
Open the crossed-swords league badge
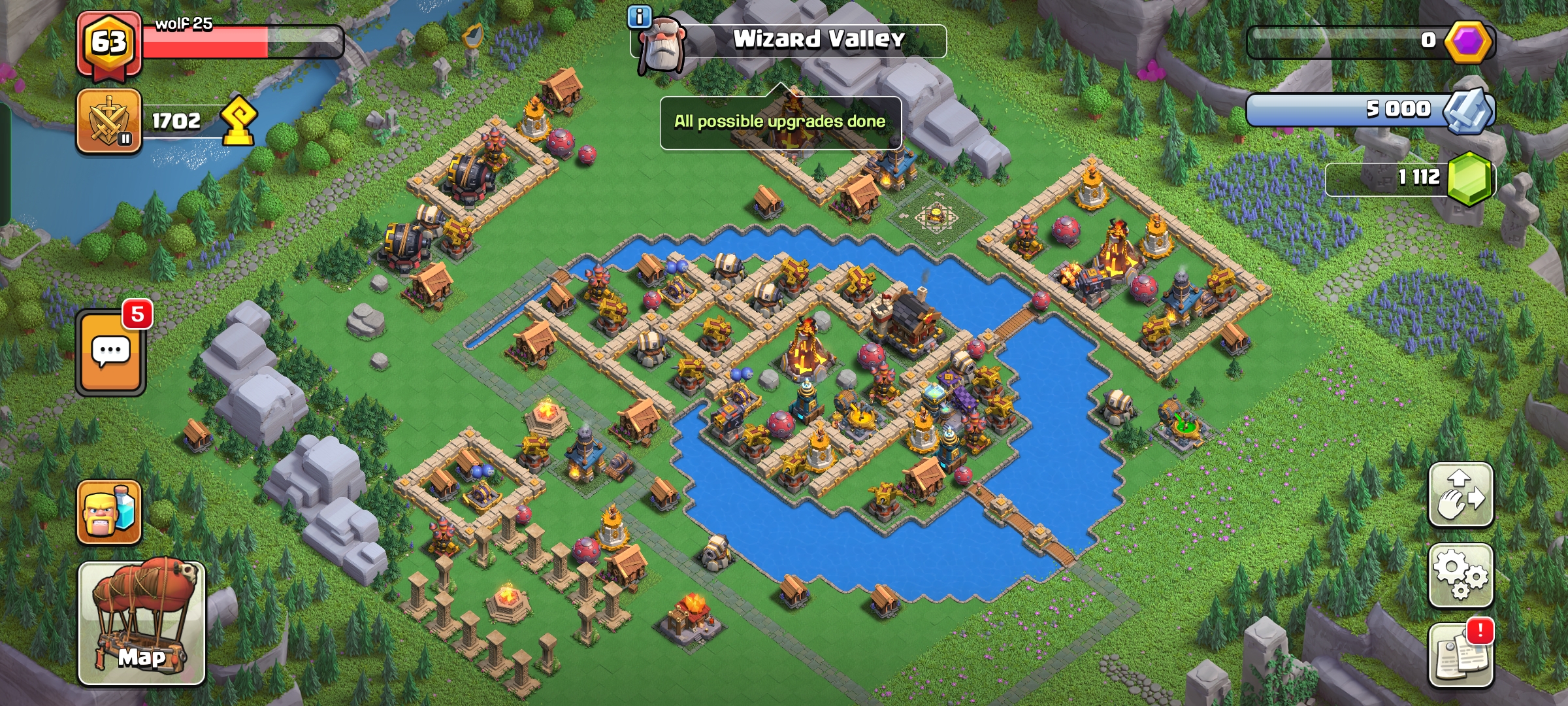click(109, 122)
